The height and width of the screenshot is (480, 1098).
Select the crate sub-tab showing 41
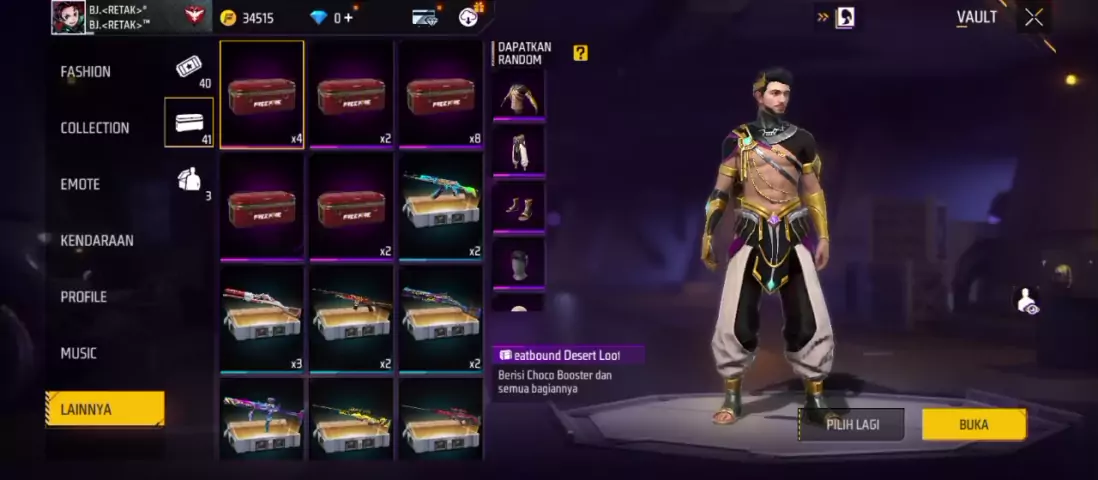(189, 123)
